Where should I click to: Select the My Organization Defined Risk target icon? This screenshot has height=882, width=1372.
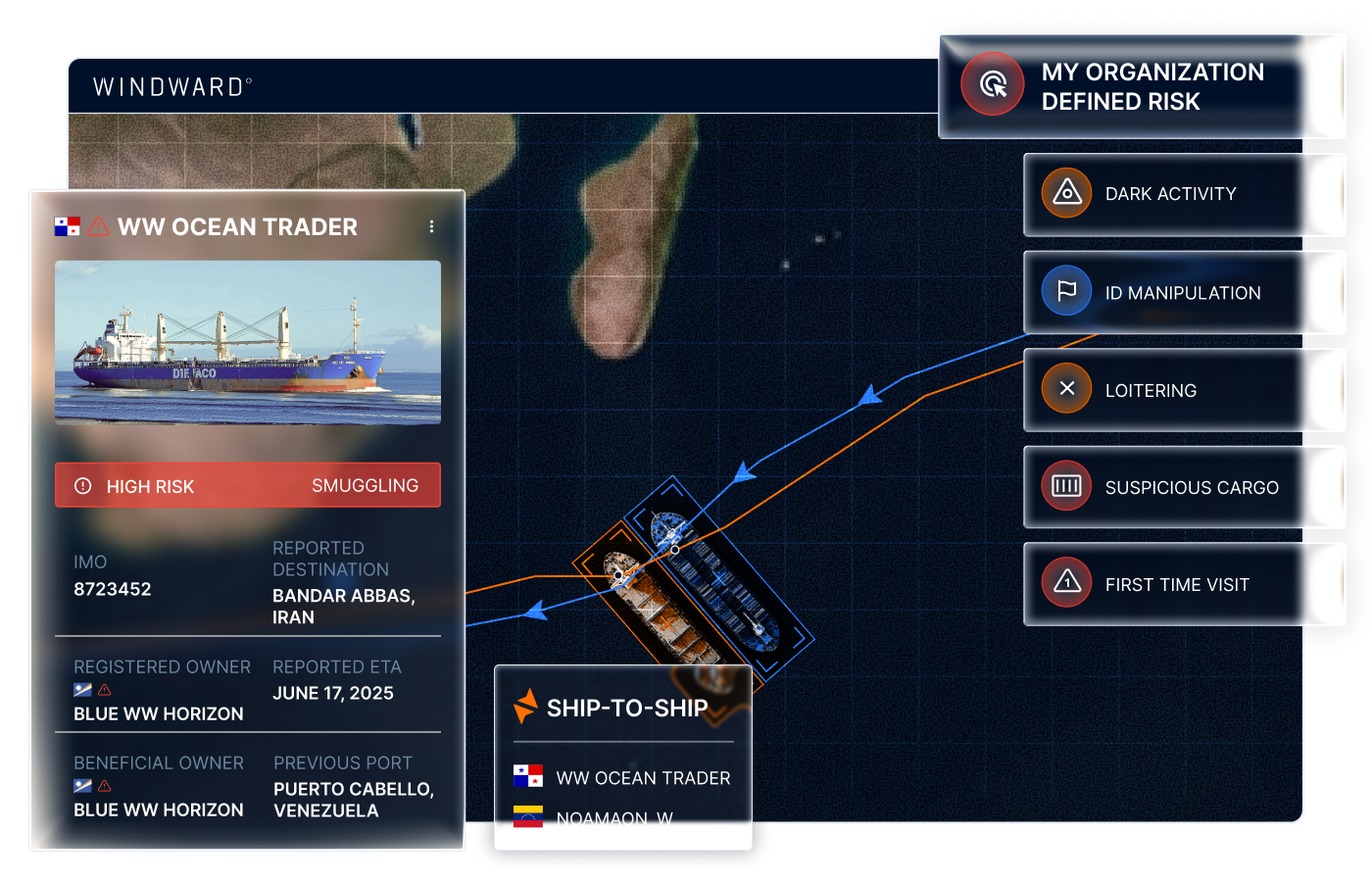pos(992,84)
